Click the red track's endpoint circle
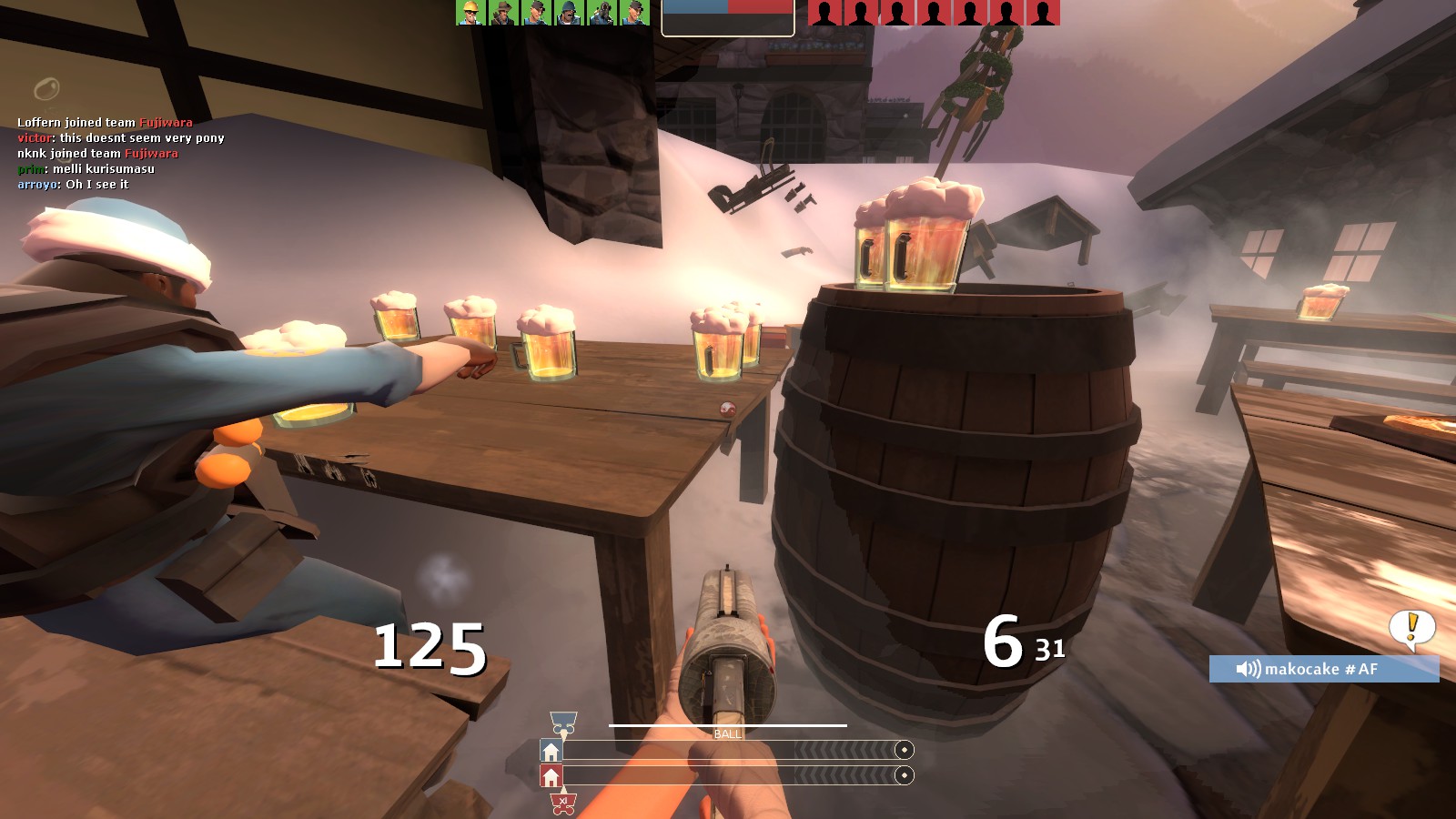Screen dimensions: 1456x819 (904, 775)
